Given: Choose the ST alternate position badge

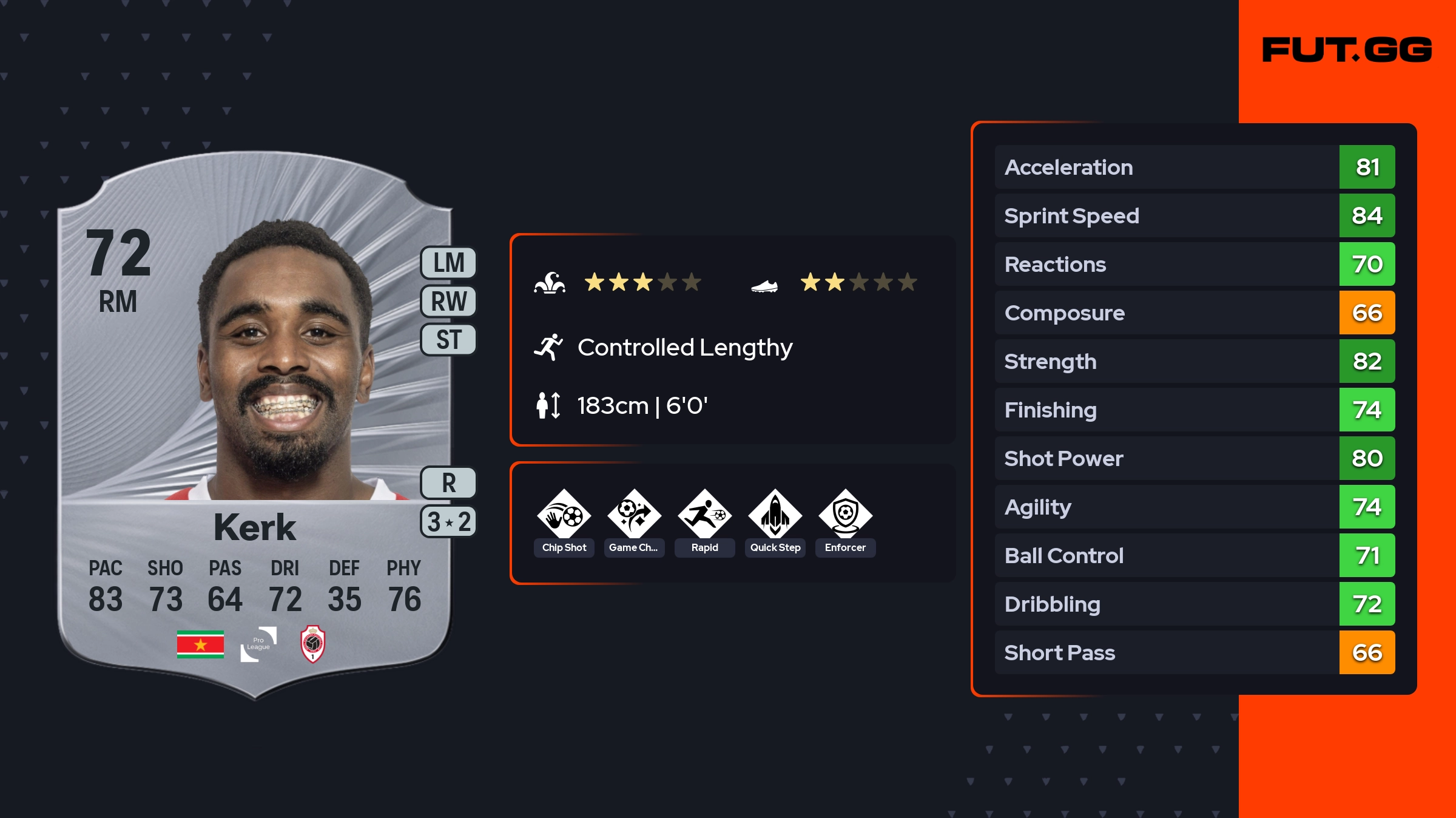Looking at the screenshot, I should [x=448, y=340].
